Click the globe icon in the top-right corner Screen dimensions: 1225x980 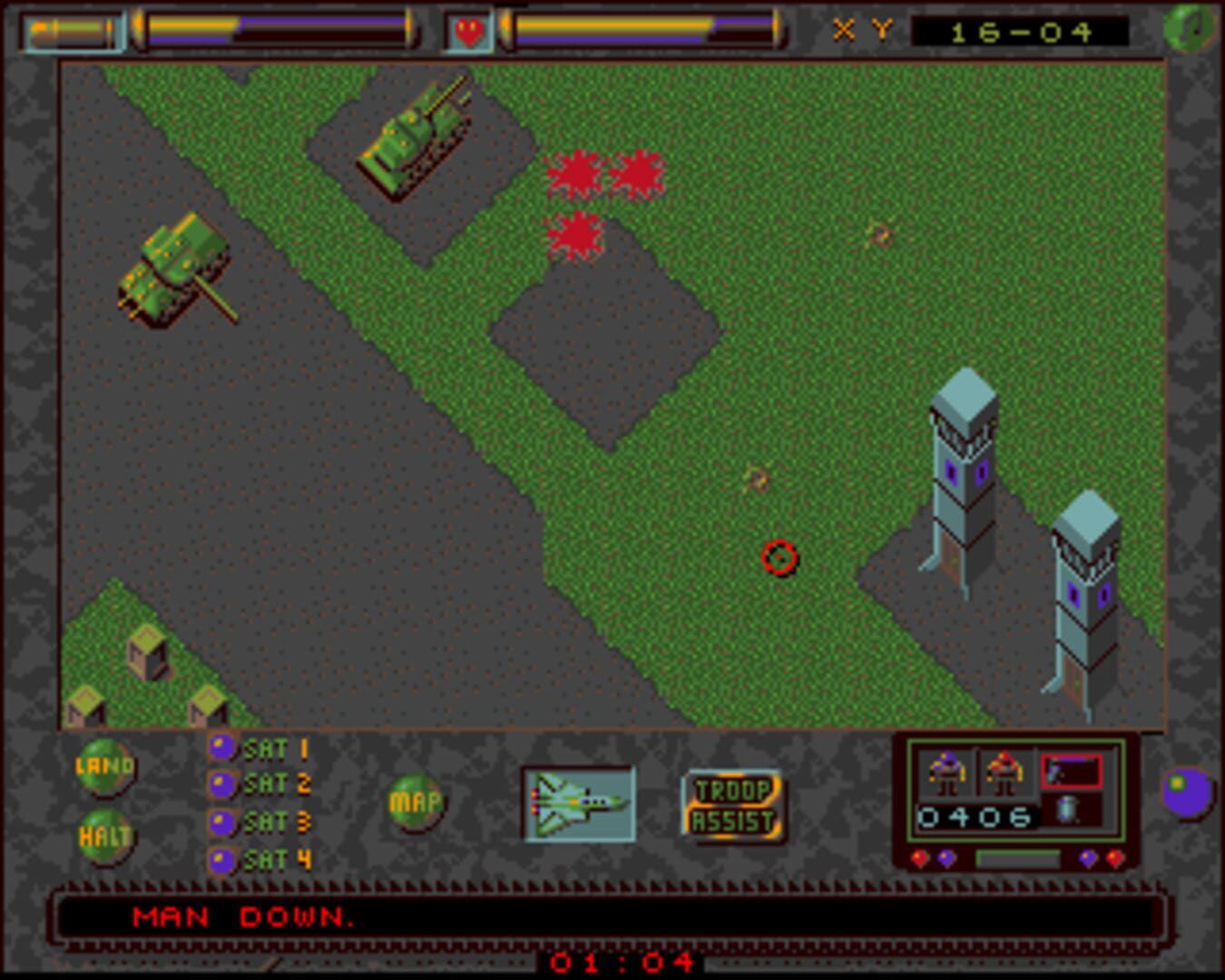point(1190,30)
